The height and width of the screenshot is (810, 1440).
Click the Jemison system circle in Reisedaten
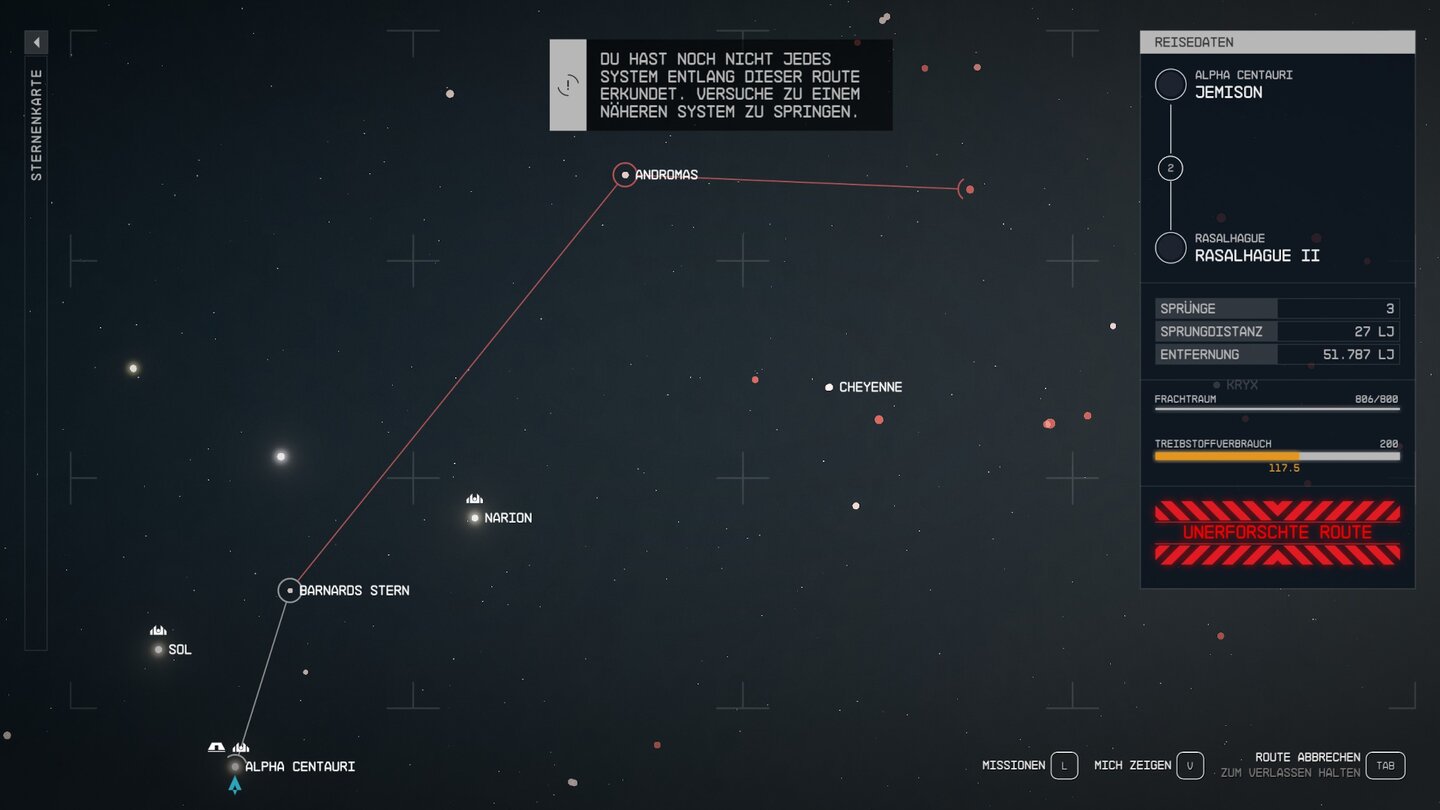(x=1170, y=84)
